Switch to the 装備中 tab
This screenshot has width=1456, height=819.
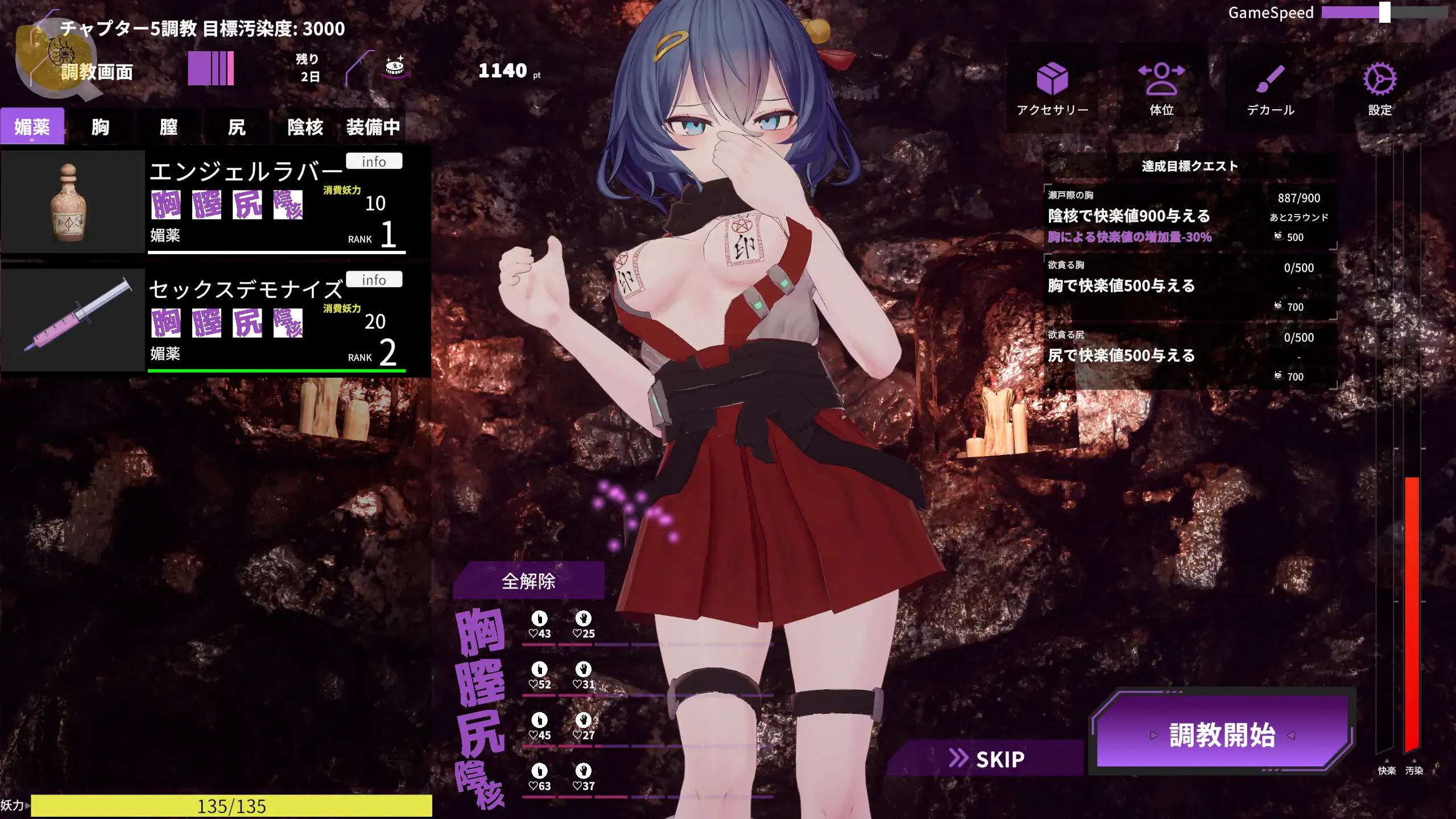[373, 126]
